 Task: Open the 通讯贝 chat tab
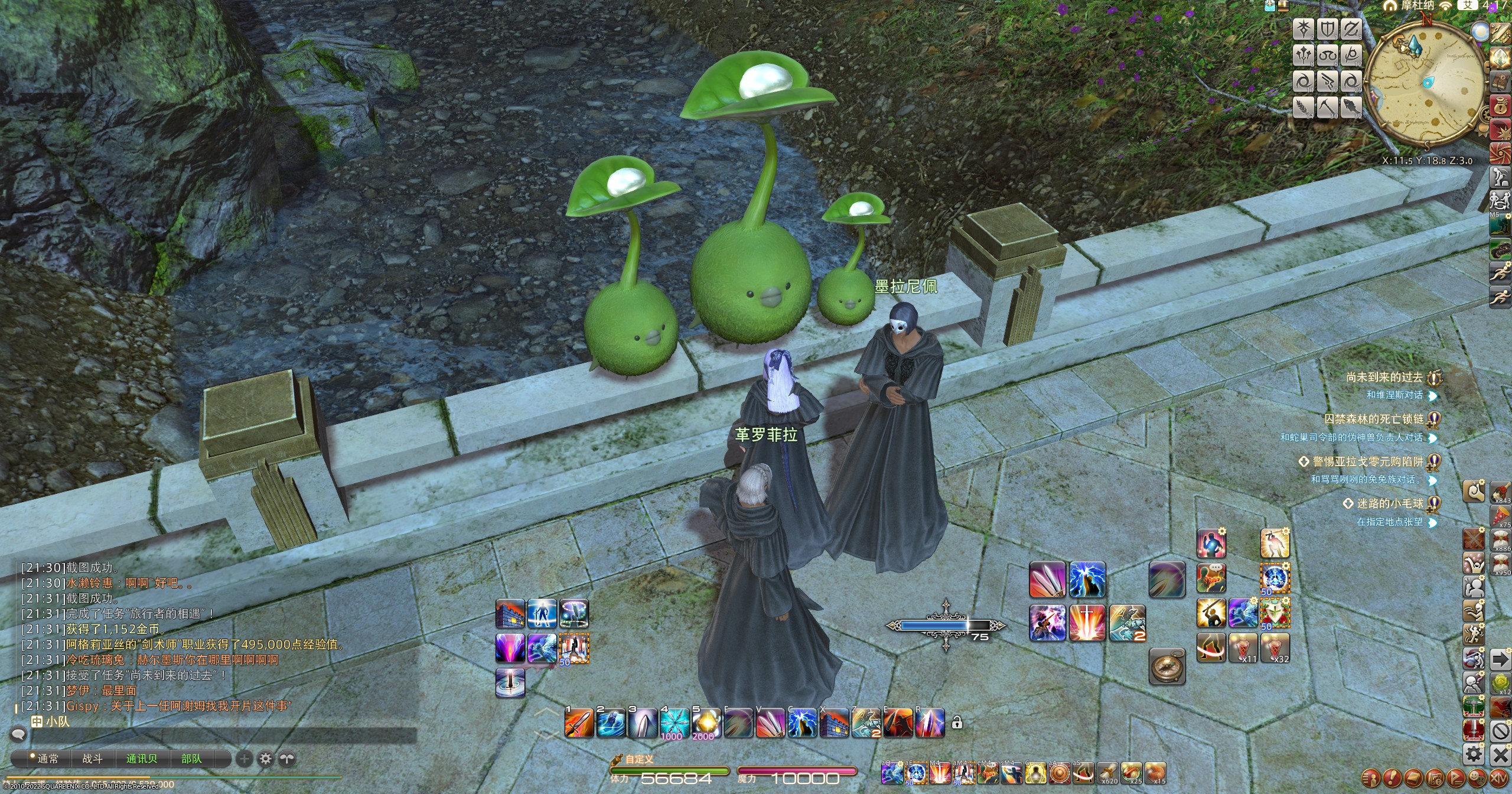point(142,759)
